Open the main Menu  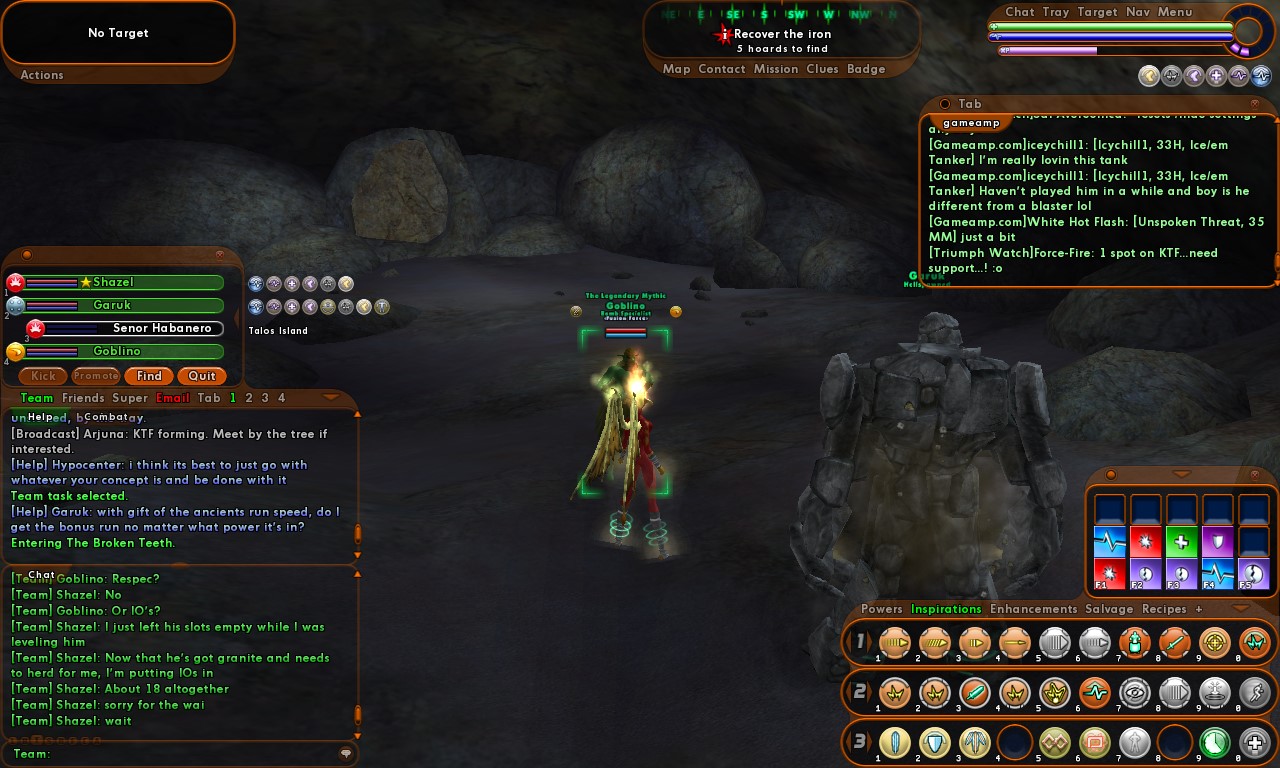coord(1175,12)
